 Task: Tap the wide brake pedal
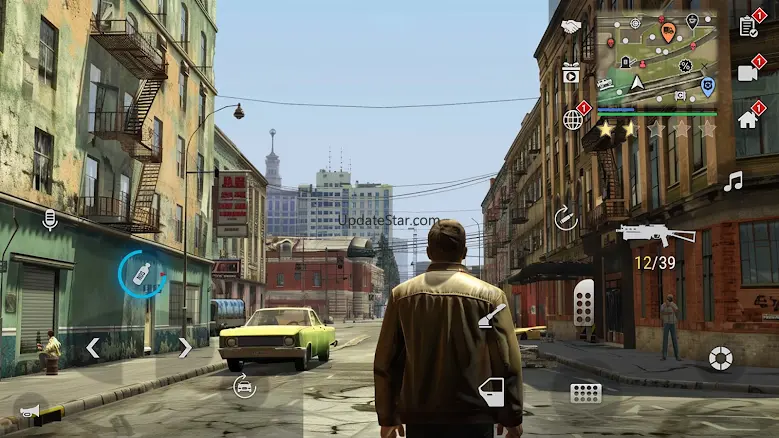586,392
